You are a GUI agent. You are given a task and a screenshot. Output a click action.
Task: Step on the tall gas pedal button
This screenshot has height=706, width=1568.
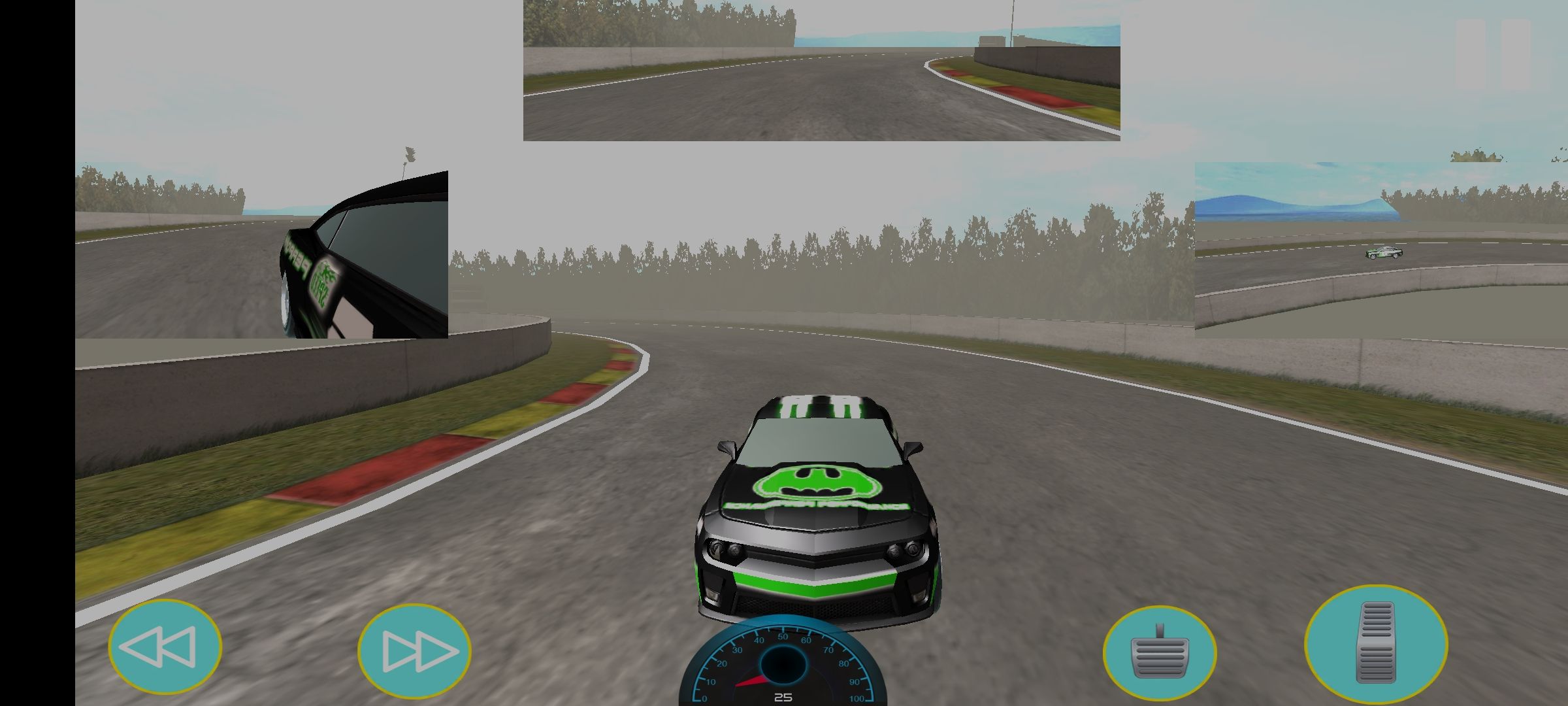click(x=1375, y=643)
